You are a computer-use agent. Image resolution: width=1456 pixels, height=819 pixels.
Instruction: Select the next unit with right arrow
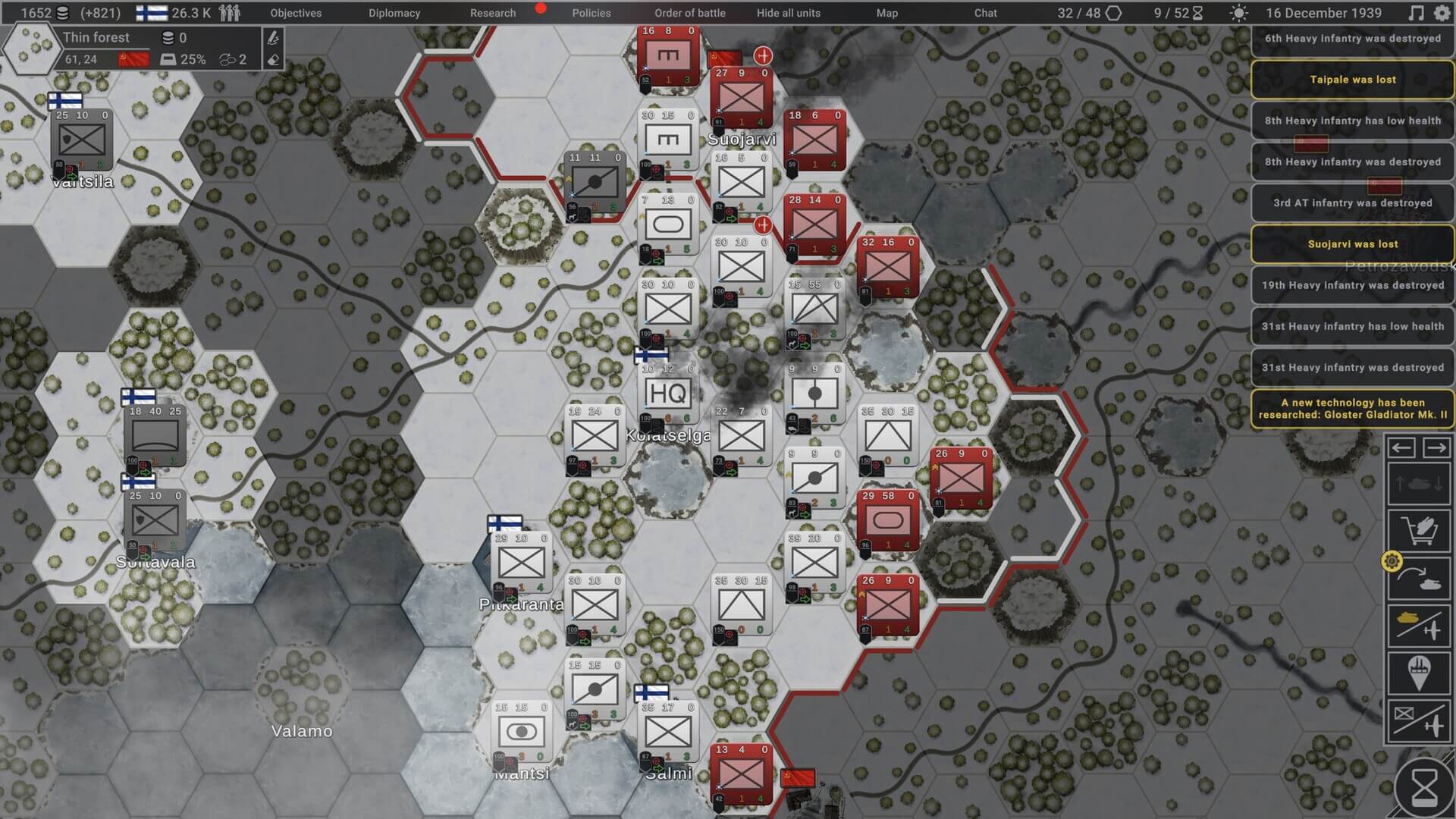(1436, 447)
